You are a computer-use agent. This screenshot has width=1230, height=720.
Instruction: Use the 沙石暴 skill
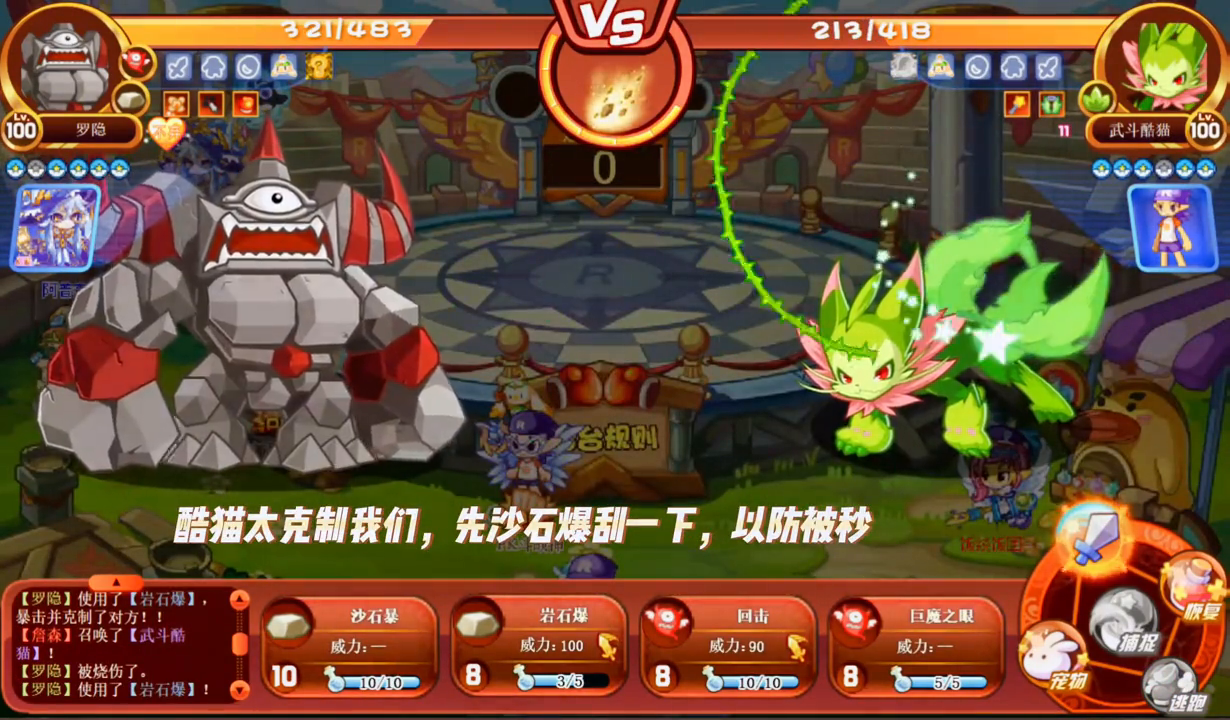pyautogui.click(x=349, y=646)
